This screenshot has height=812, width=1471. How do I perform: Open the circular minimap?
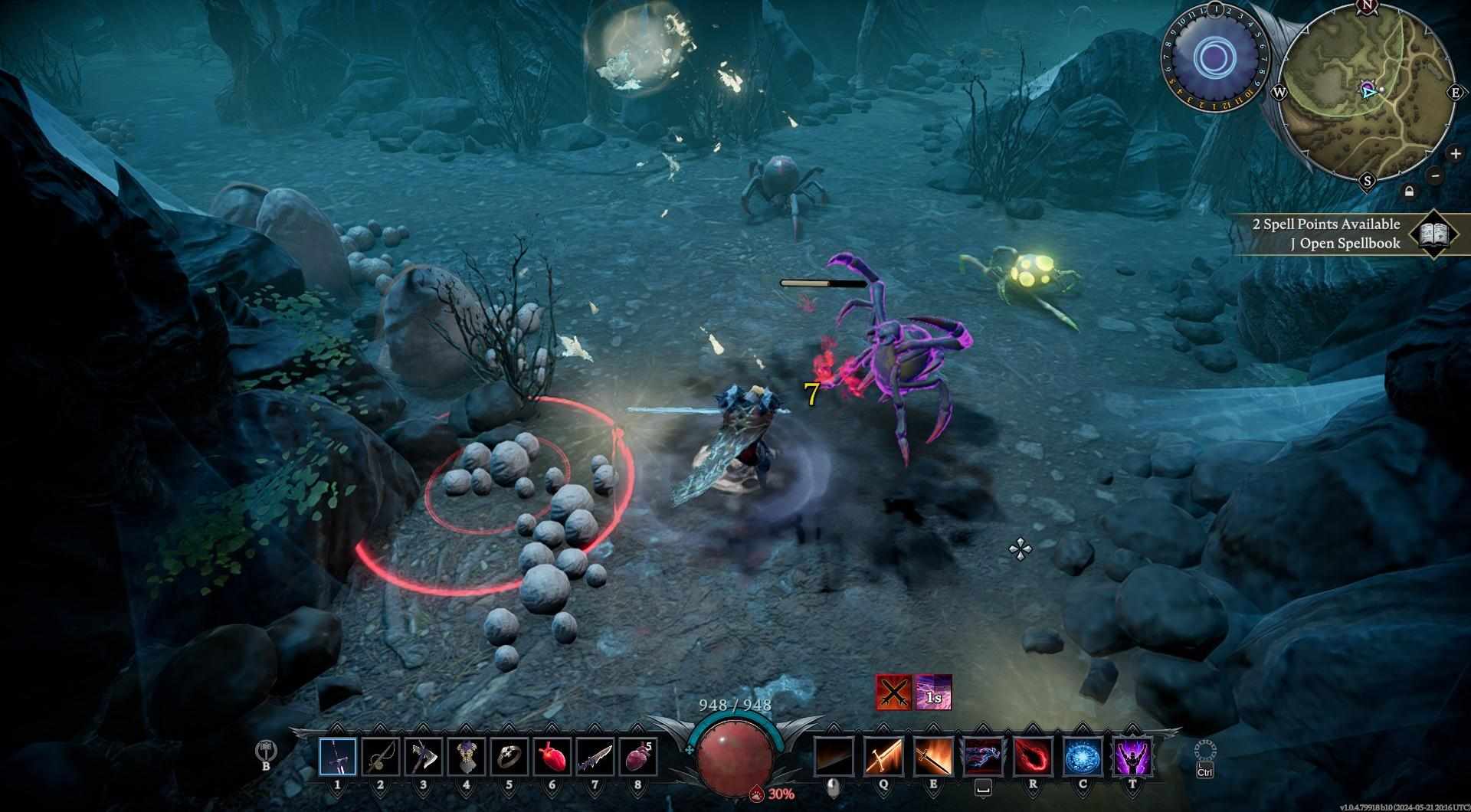(1368, 92)
